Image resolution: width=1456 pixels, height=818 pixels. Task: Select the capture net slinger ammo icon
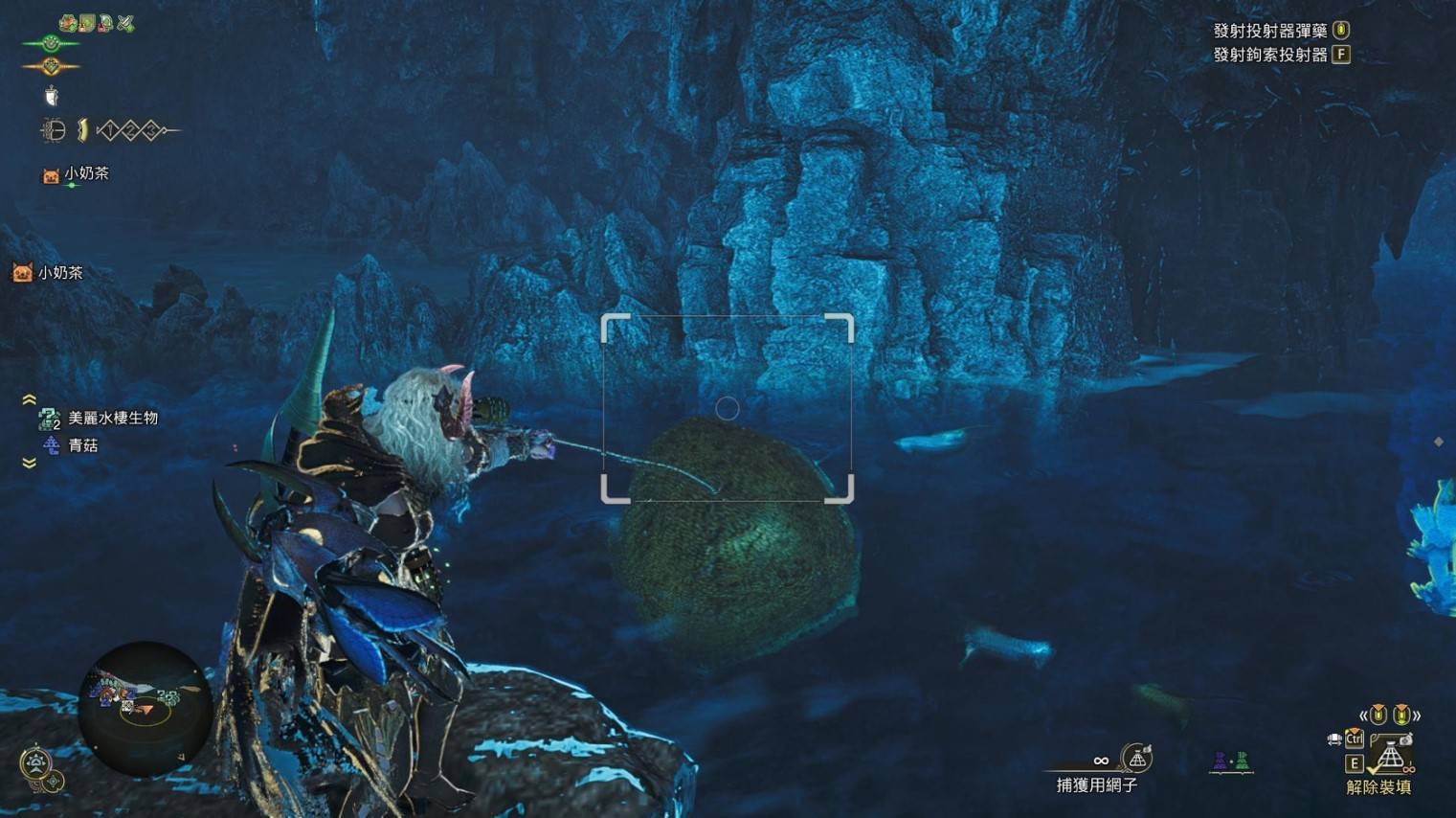pyautogui.click(x=1136, y=759)
